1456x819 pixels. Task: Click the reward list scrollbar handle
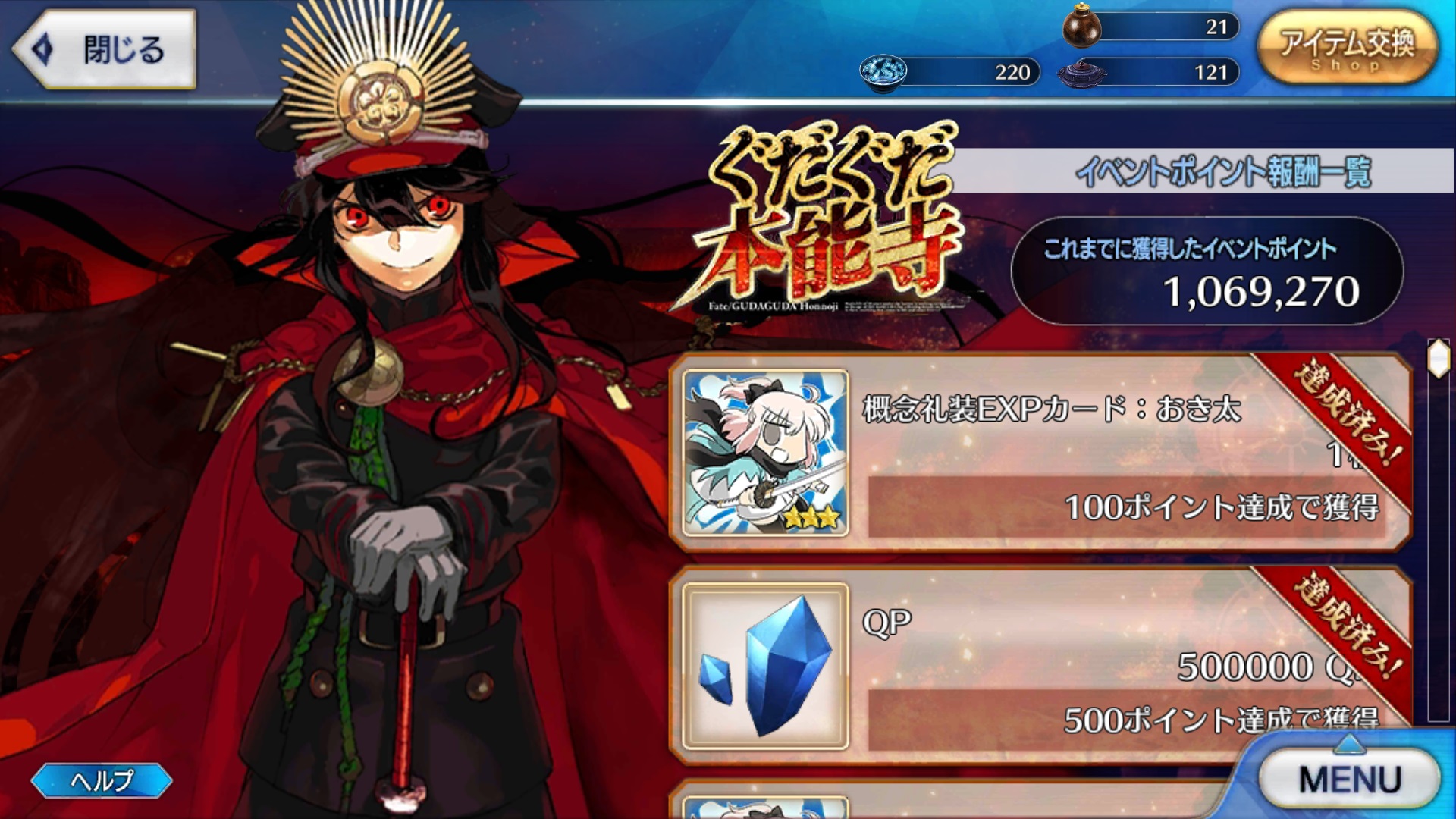(1438, 359)
